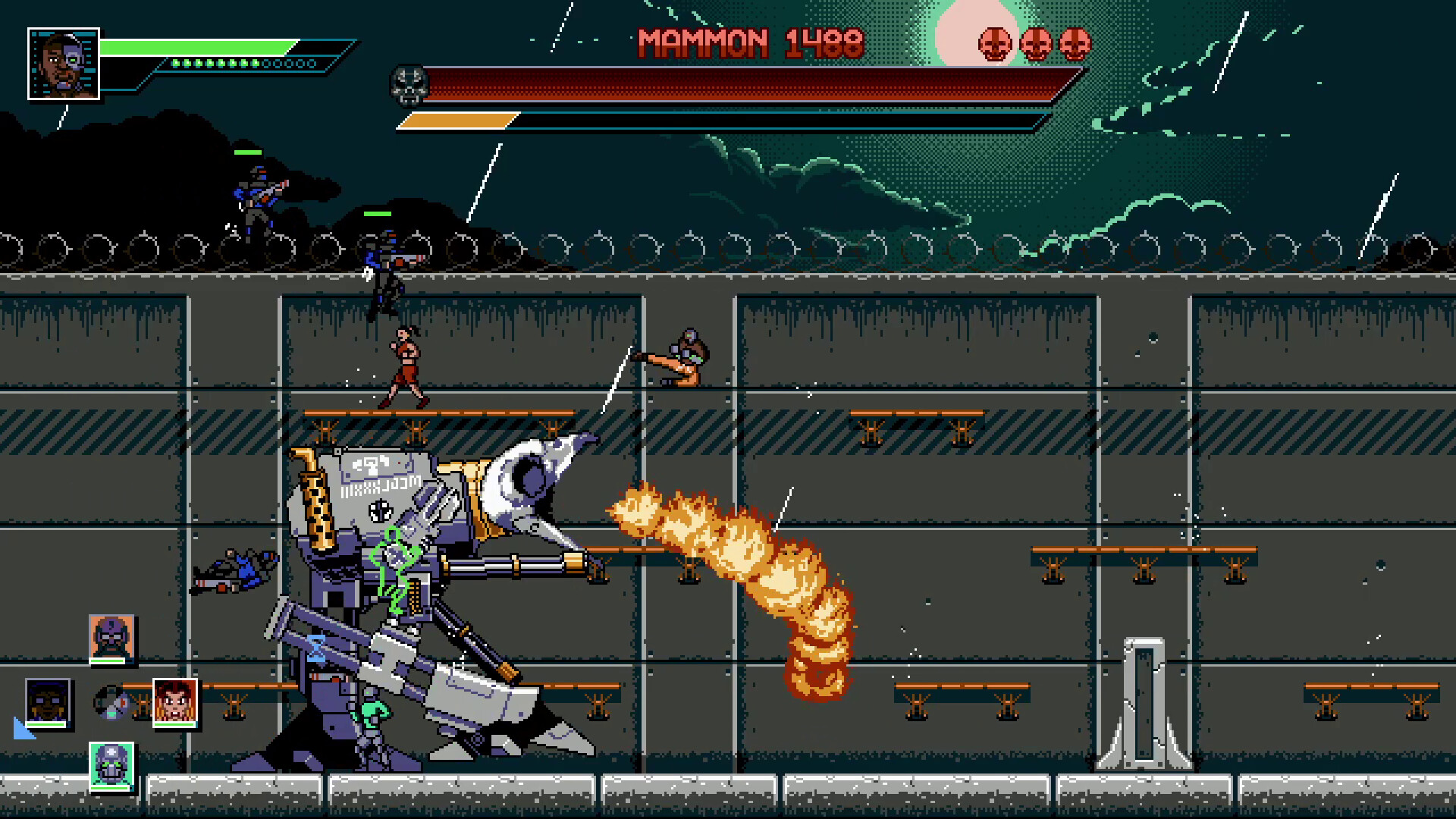Click the leftmost red skull counter icon
This screenshot has width=1456, height=819.
(x=994, y=43)
